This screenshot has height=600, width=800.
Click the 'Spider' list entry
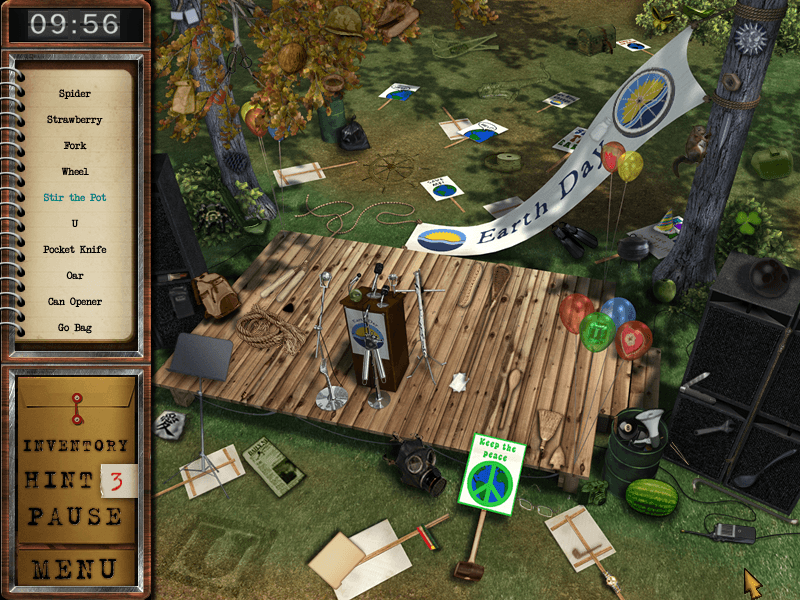click(x=75, y=94)
